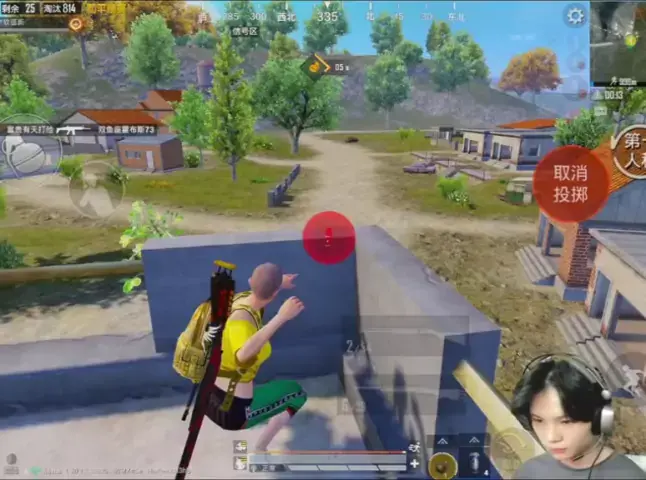Tap the red throw button above the wall

328,238
